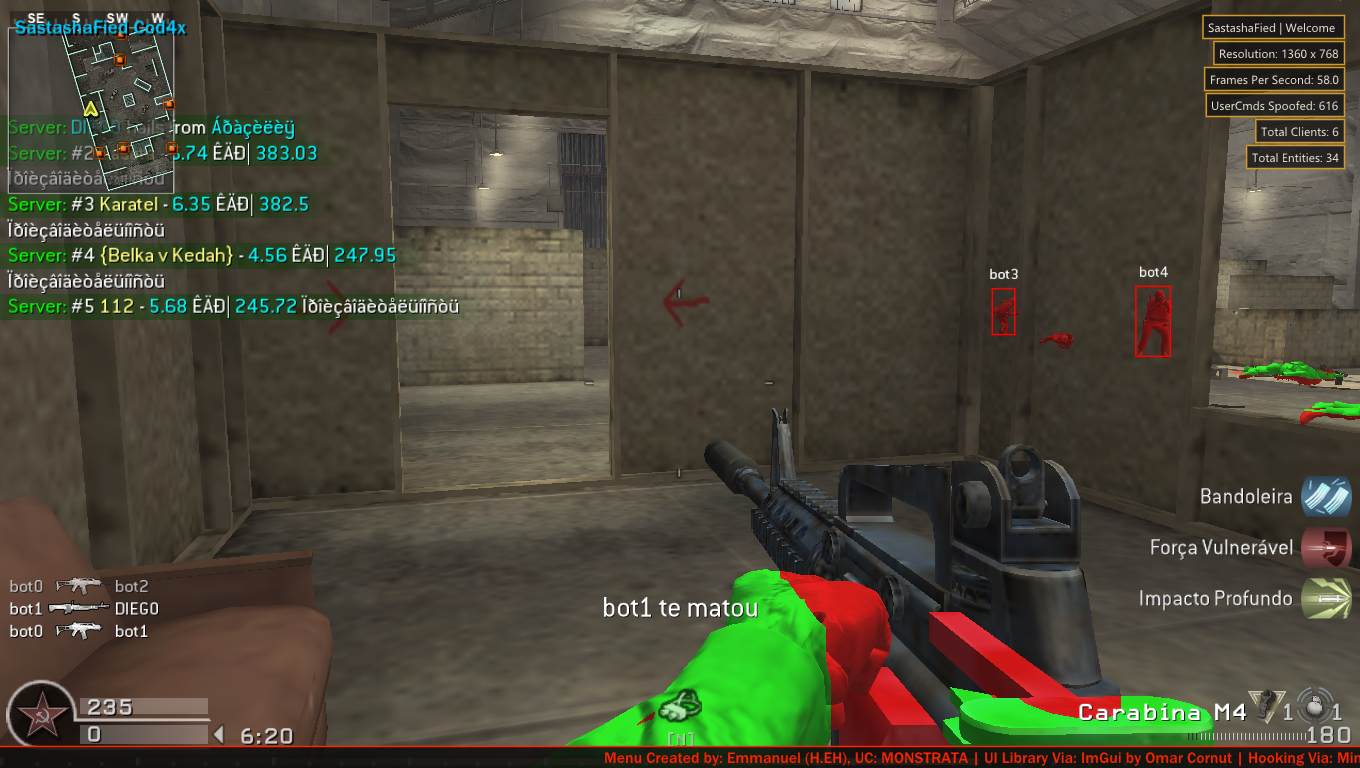This screenshot has height=768, width=1360.
Task: Select the Total Entities counter box
Action: tap(1294, 157)
